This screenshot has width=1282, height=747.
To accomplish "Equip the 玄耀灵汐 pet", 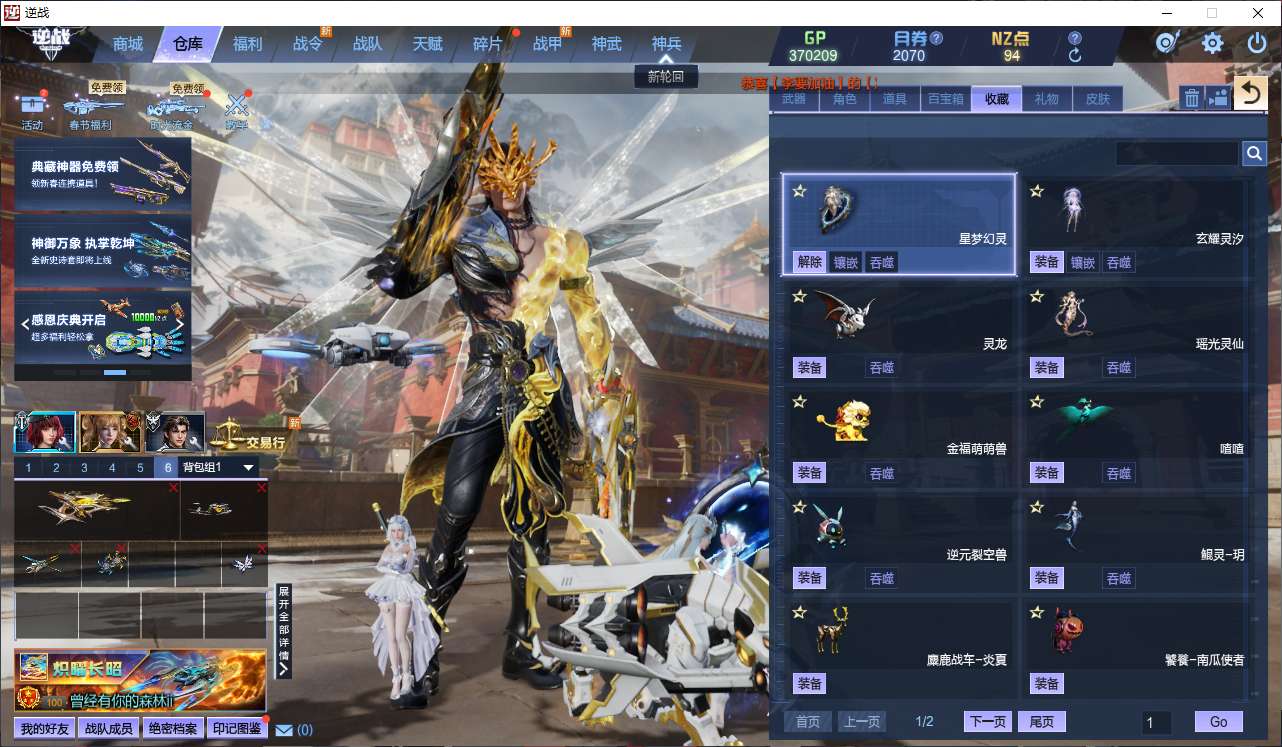I will coord(1046,262).
